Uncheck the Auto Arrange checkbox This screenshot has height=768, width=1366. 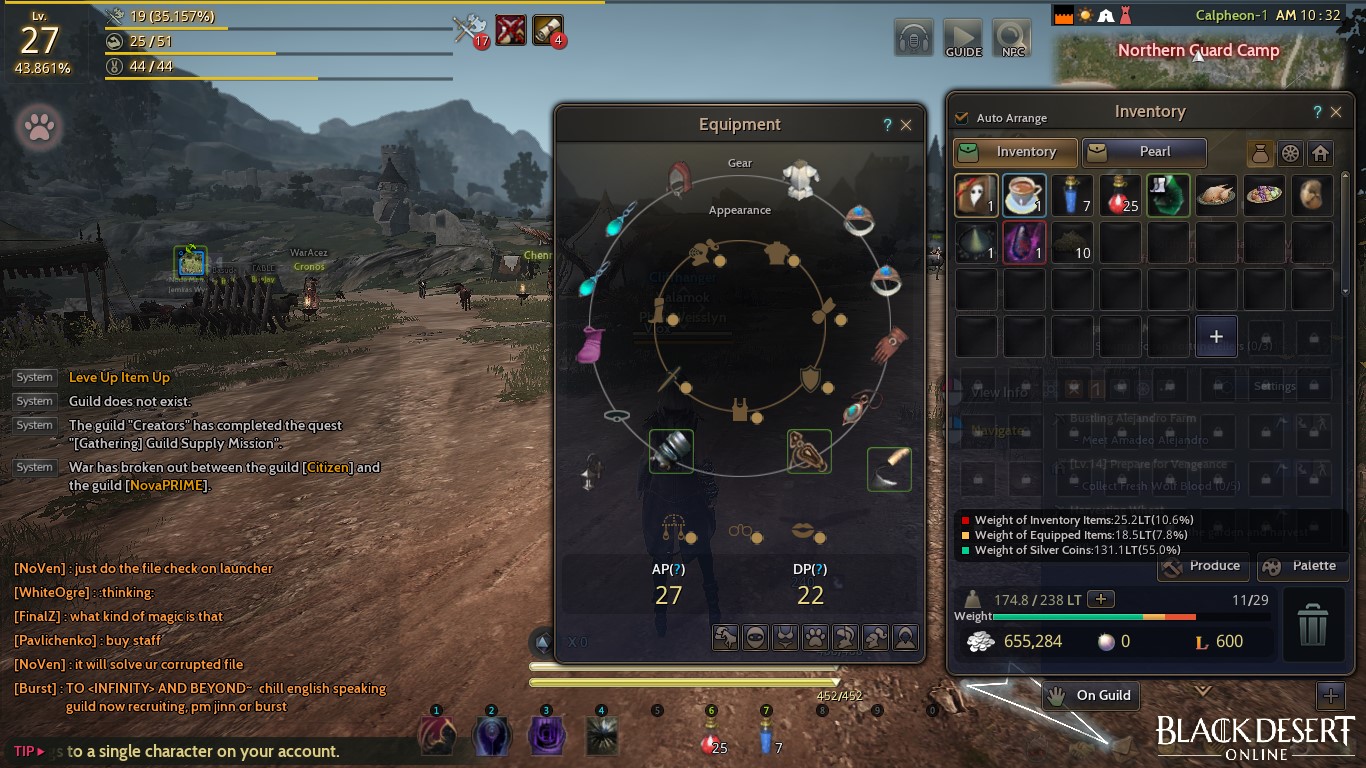pos(962,117)
